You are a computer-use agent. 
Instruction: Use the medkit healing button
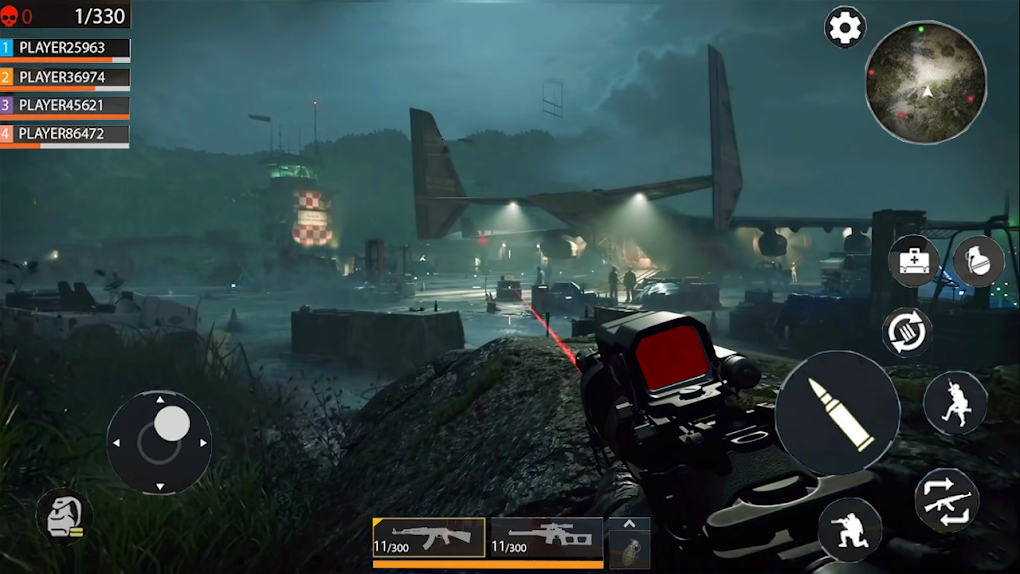coord(914,262)
